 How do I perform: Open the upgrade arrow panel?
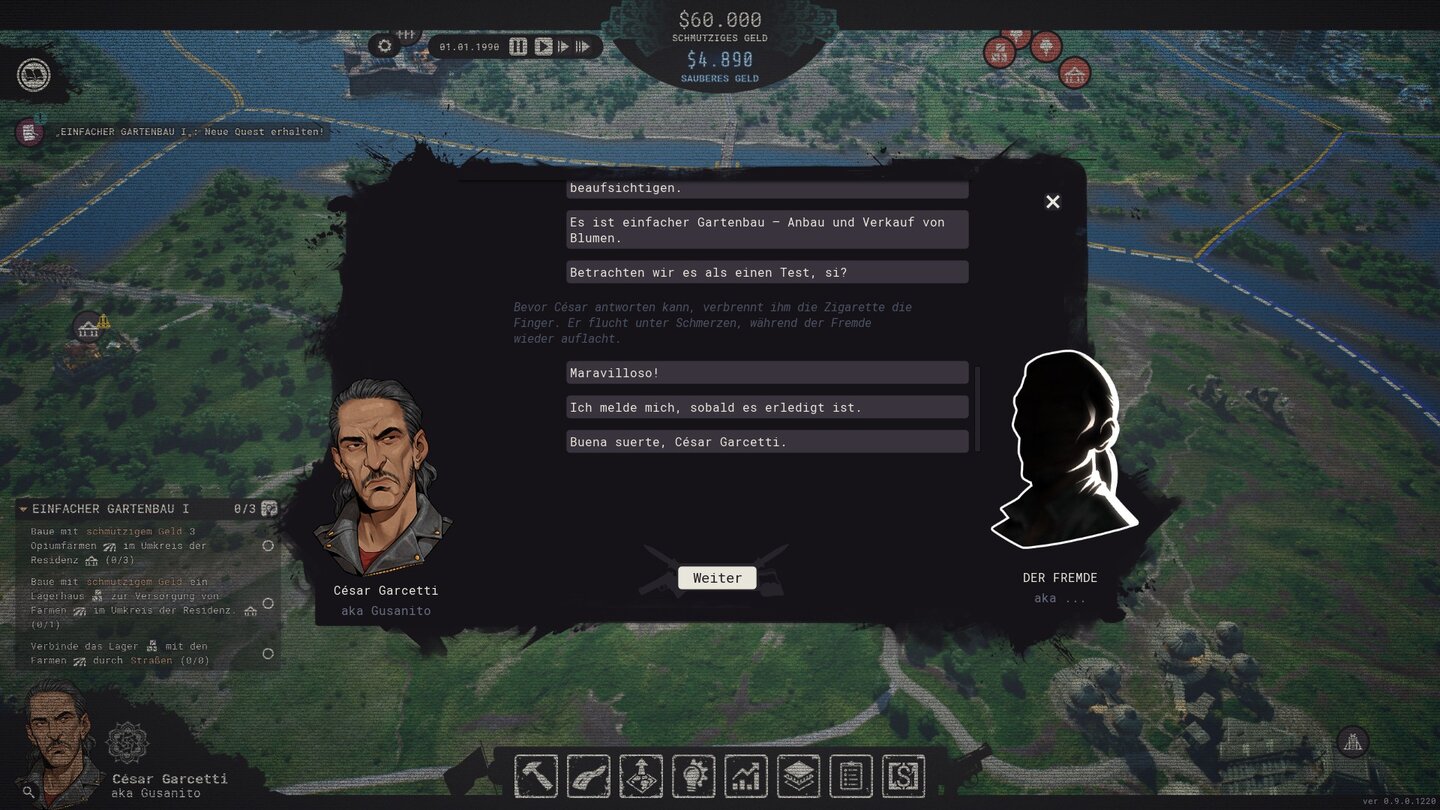point(640,775)
